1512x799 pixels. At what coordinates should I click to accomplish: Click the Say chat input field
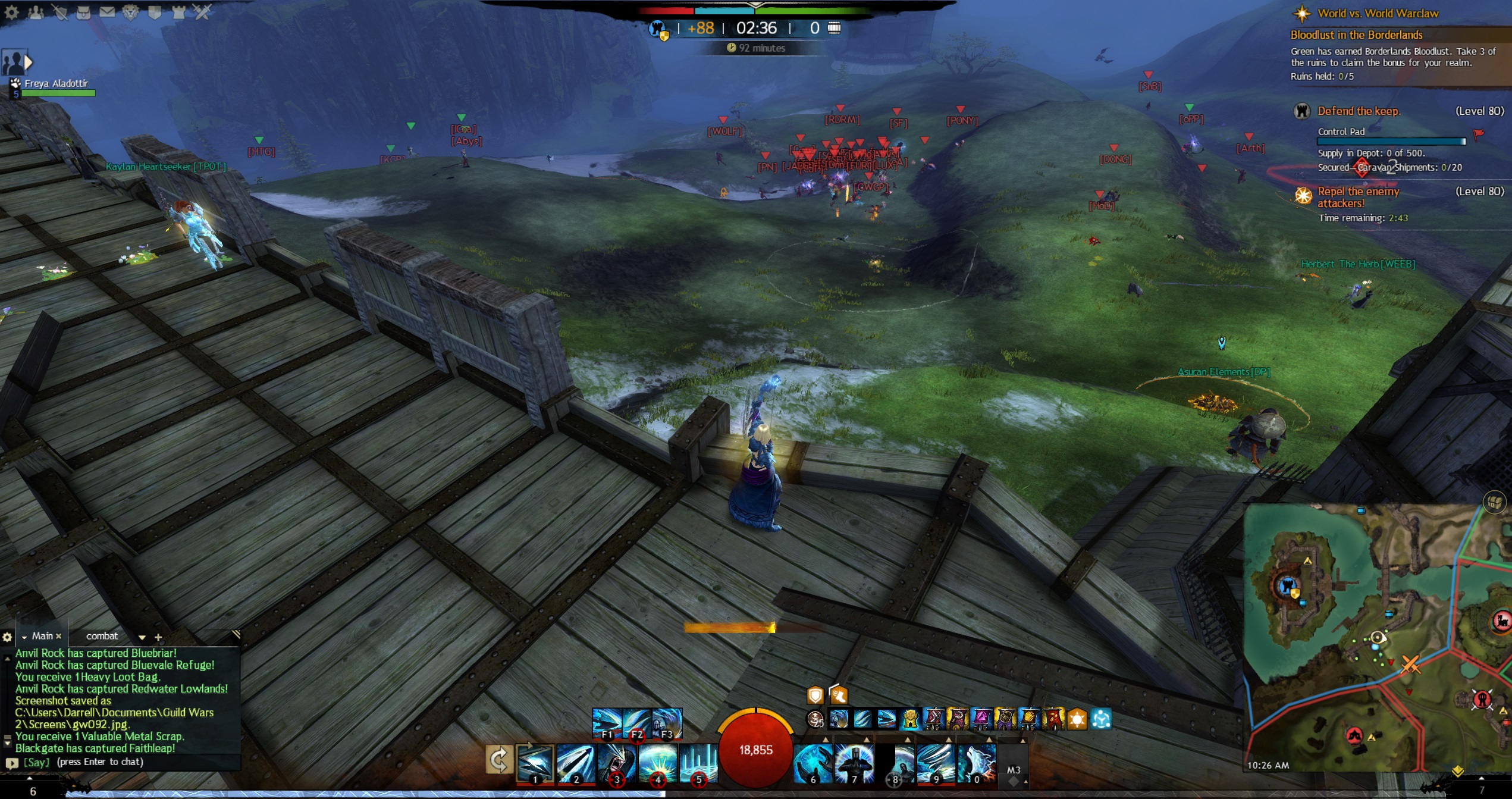click(x=119, y=762)
